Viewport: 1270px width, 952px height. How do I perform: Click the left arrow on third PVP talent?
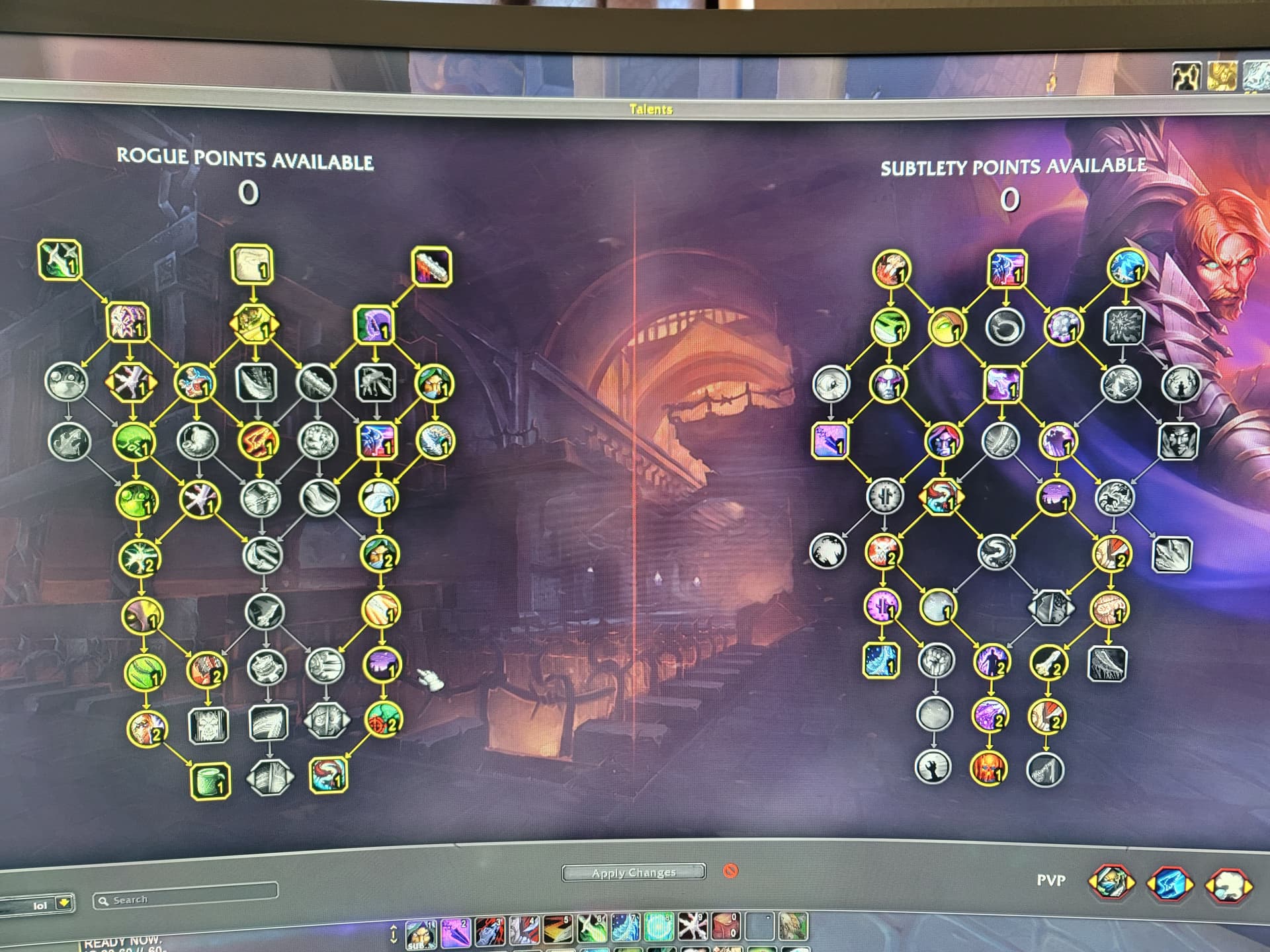pos(1210,884)
